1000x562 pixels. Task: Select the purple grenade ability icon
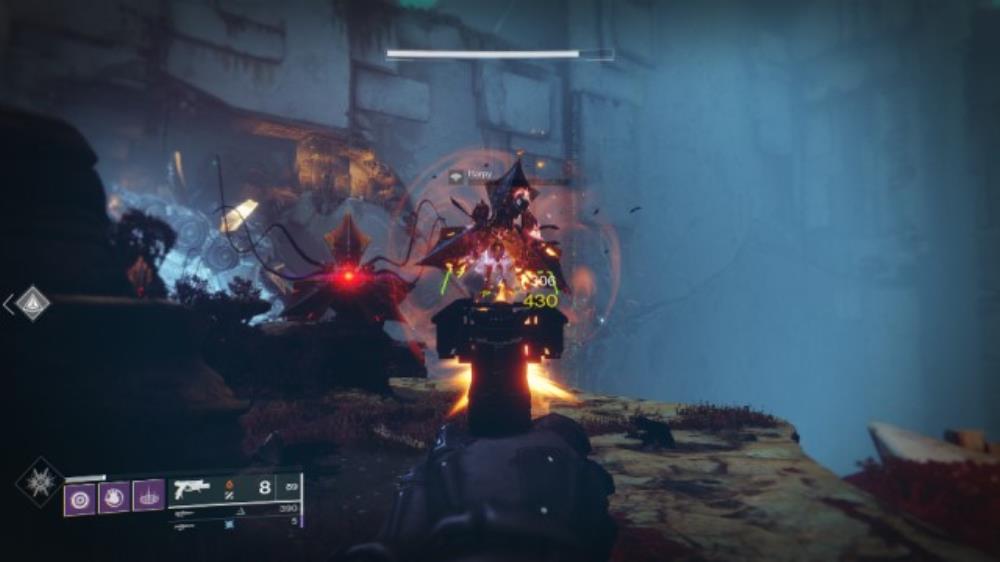[80, 496]
